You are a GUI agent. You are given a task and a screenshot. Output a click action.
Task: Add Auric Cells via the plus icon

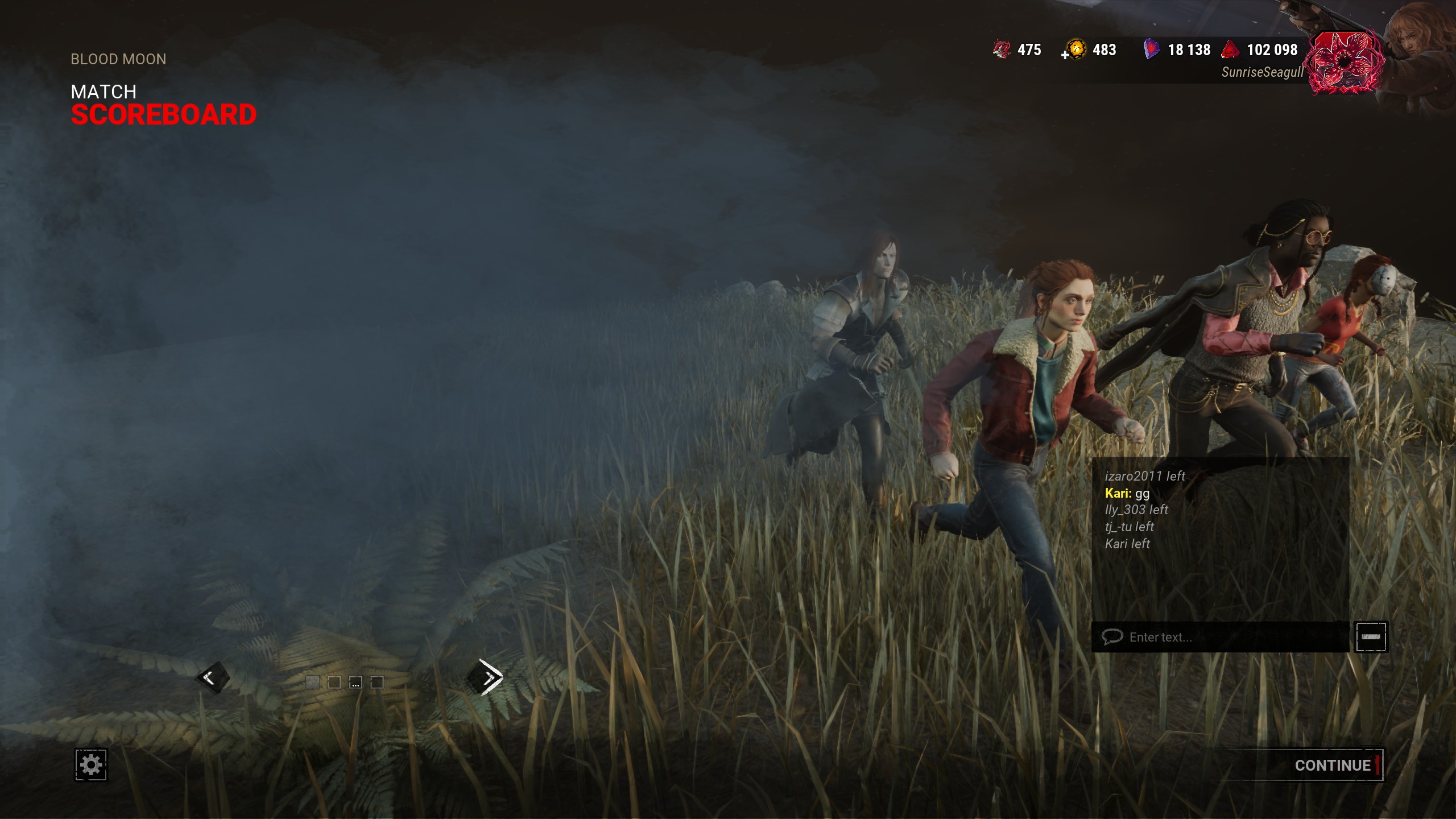1065,55
